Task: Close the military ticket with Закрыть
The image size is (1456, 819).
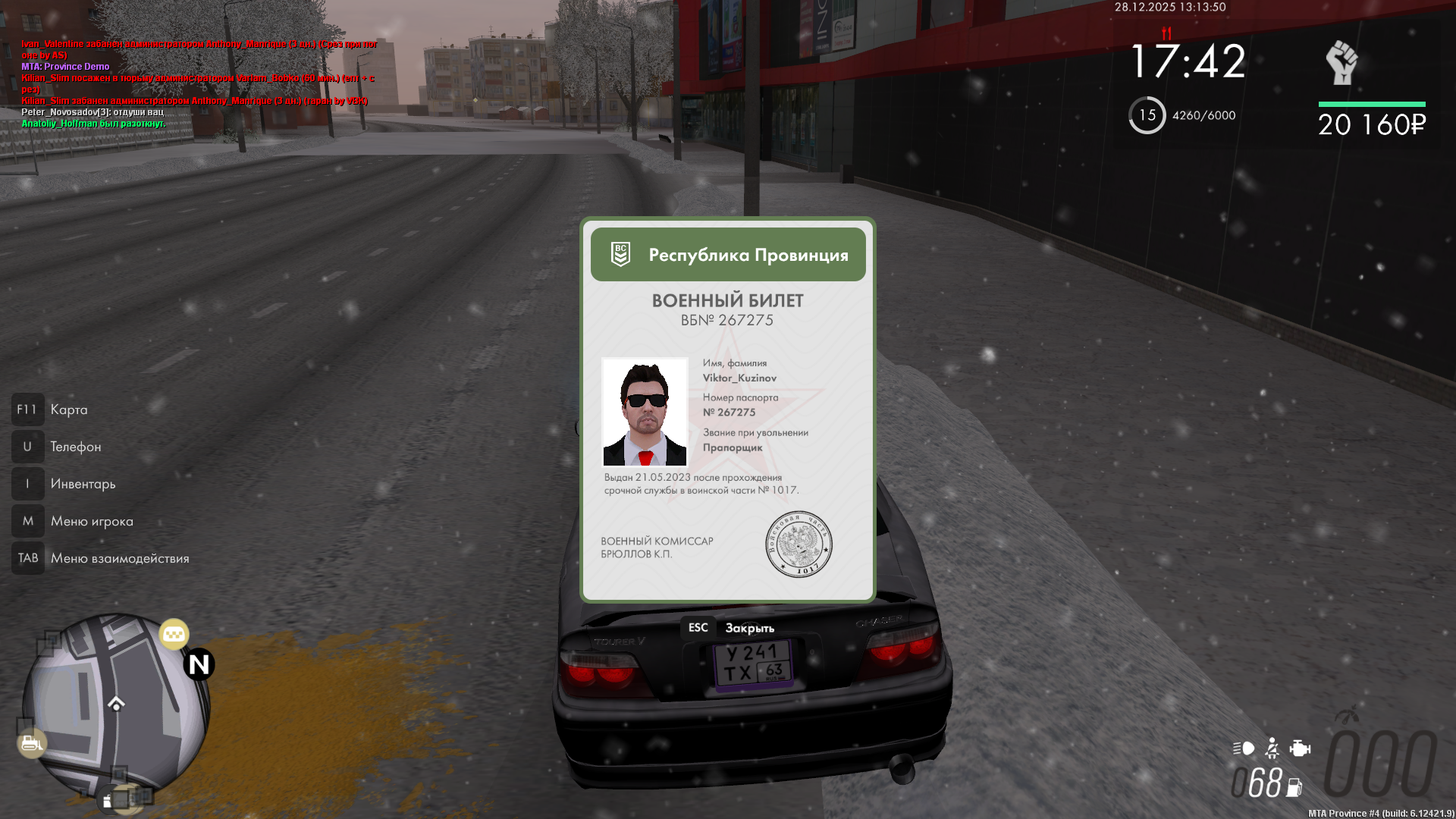Action: [x=730, y=628]
